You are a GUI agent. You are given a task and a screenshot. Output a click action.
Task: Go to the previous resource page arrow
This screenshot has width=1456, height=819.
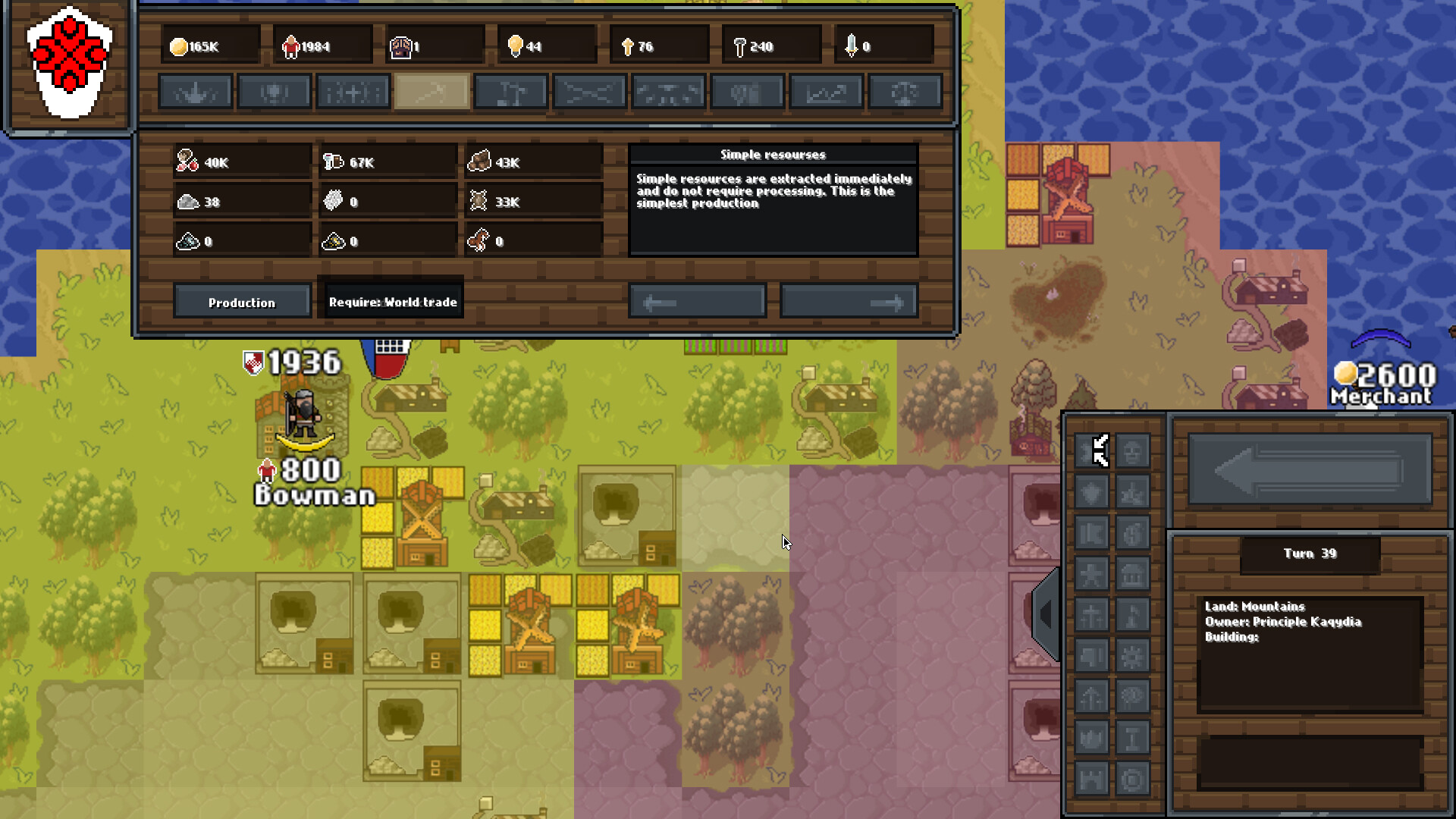pos(697,302)
